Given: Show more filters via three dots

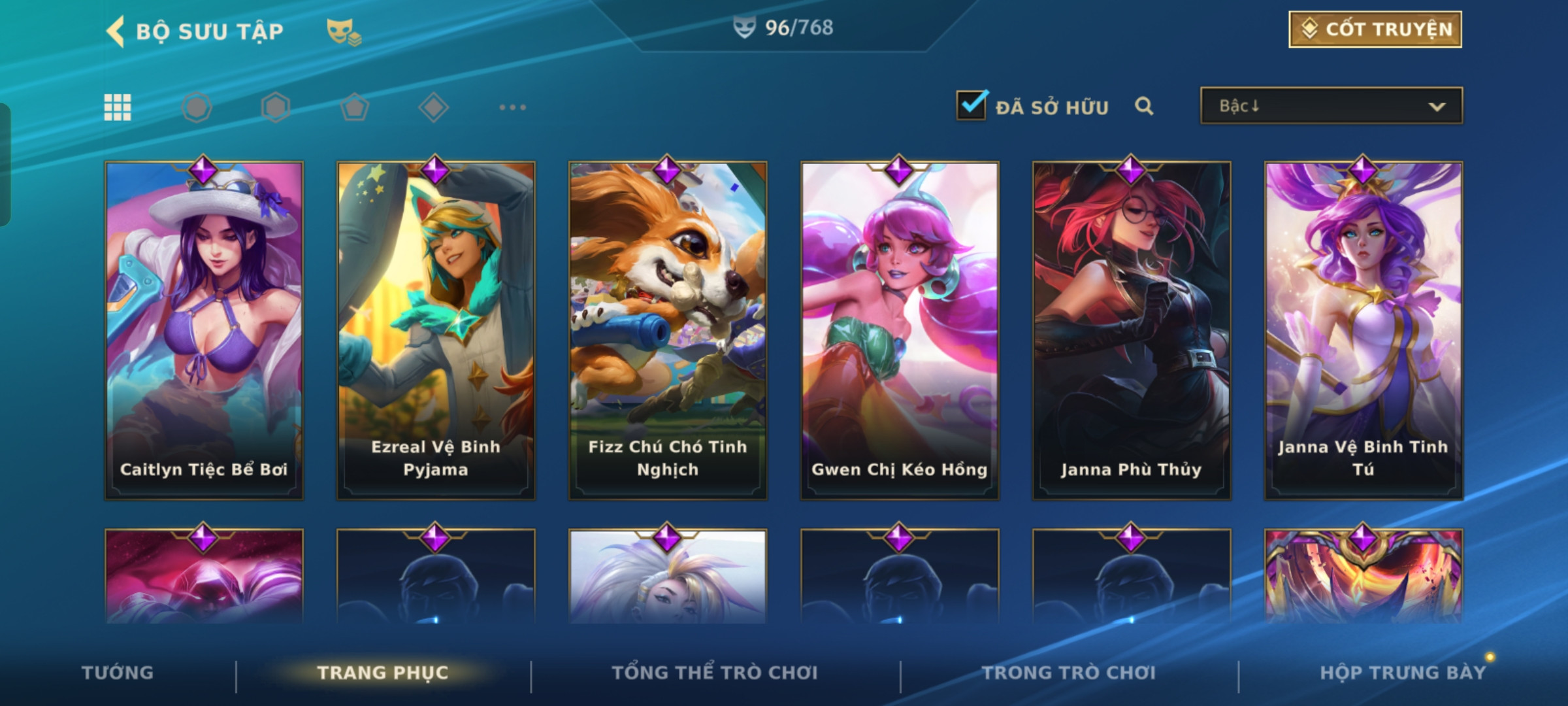Looking at the screenshot, I should pyautogui.click(x=512, y=107).
